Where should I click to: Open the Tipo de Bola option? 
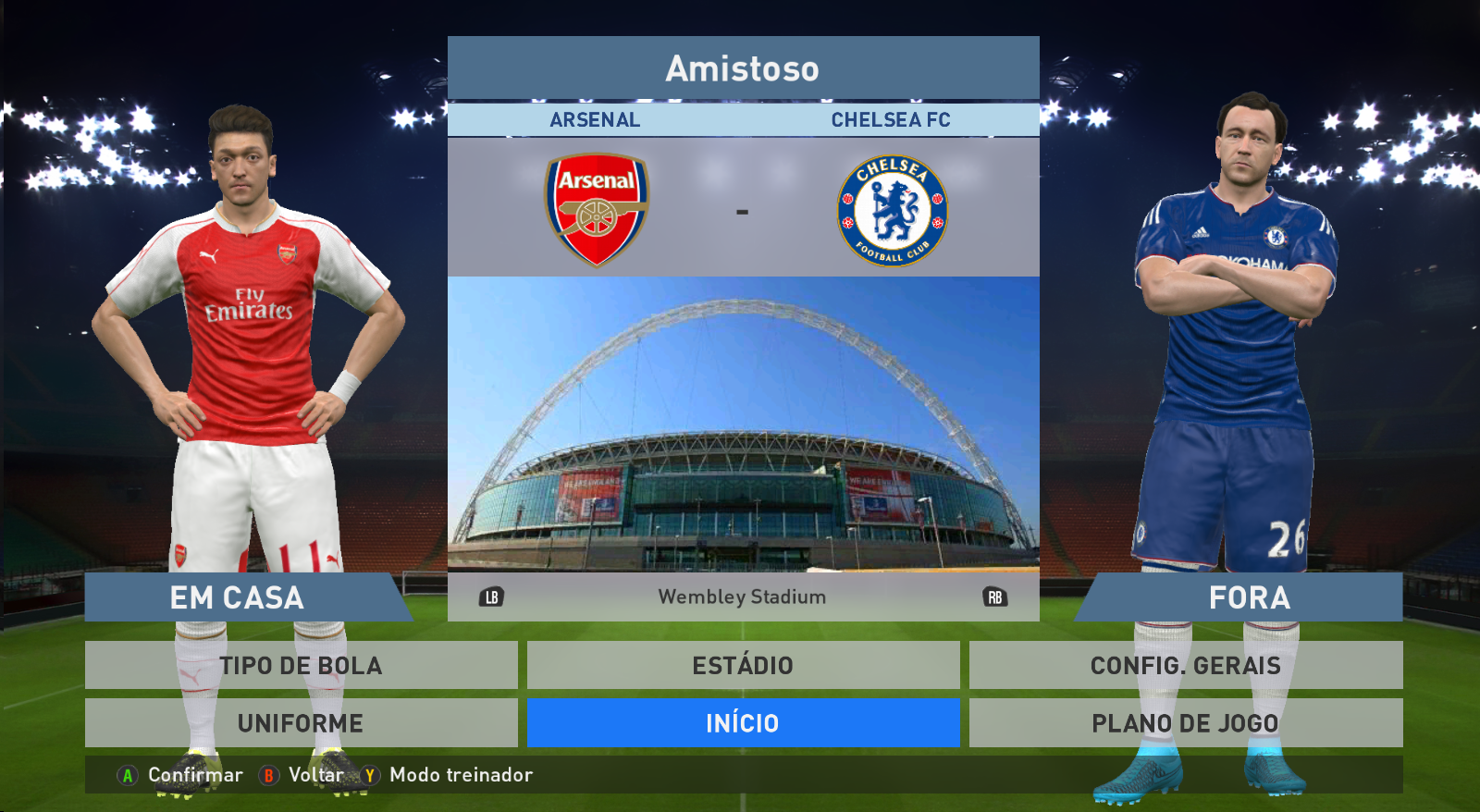(301, 665)
